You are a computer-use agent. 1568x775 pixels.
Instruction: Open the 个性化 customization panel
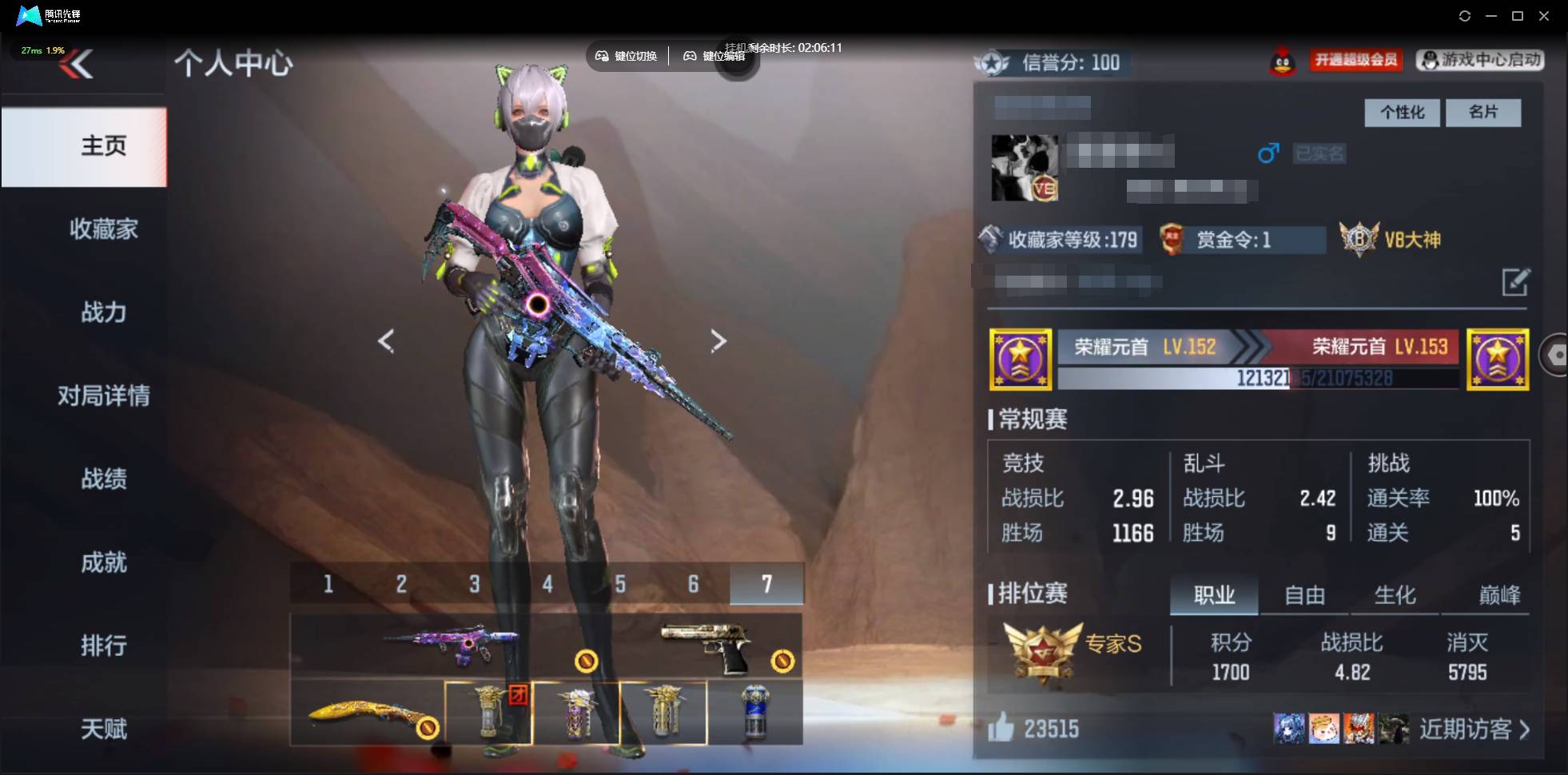[x=1401, y=113]
